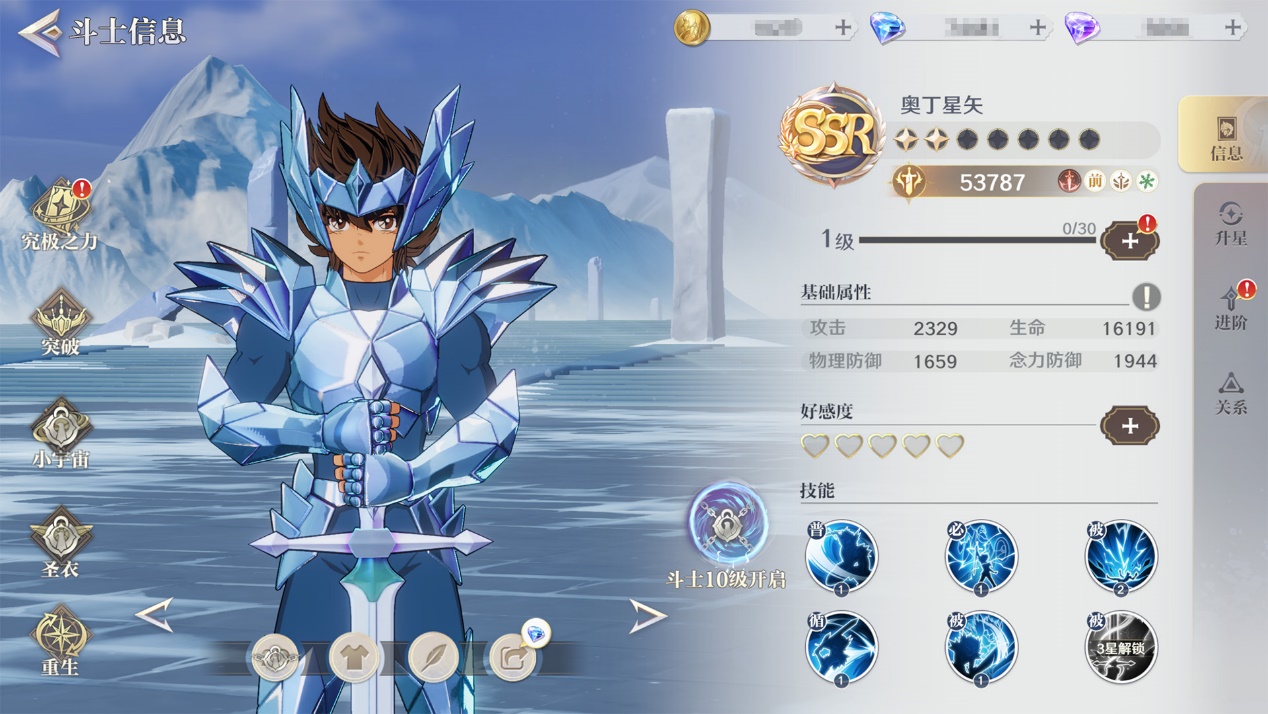The image size is (1268, 714).
Task: Choose the 重生 rebirth option
Action: click(x=60, y=640)
